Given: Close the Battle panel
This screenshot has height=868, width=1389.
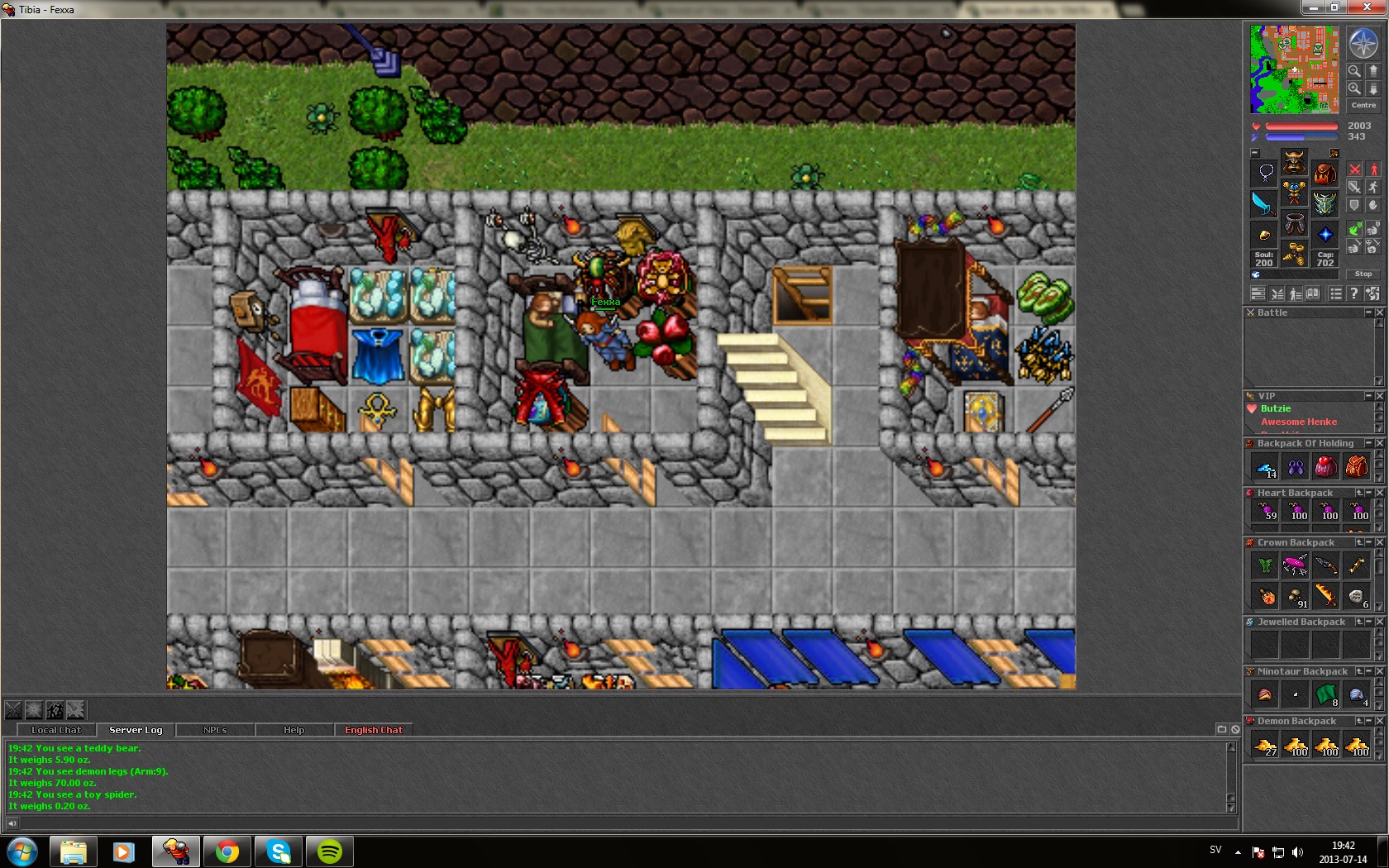Looking at the screenshot, I should (x=1379, y=312).
